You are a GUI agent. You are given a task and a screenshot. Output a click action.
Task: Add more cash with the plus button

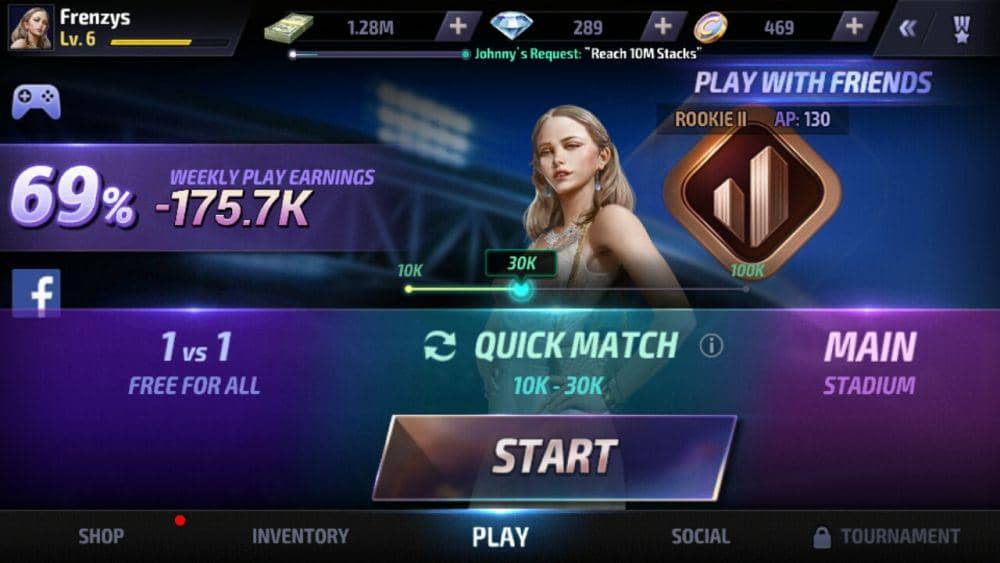(456, 27)
